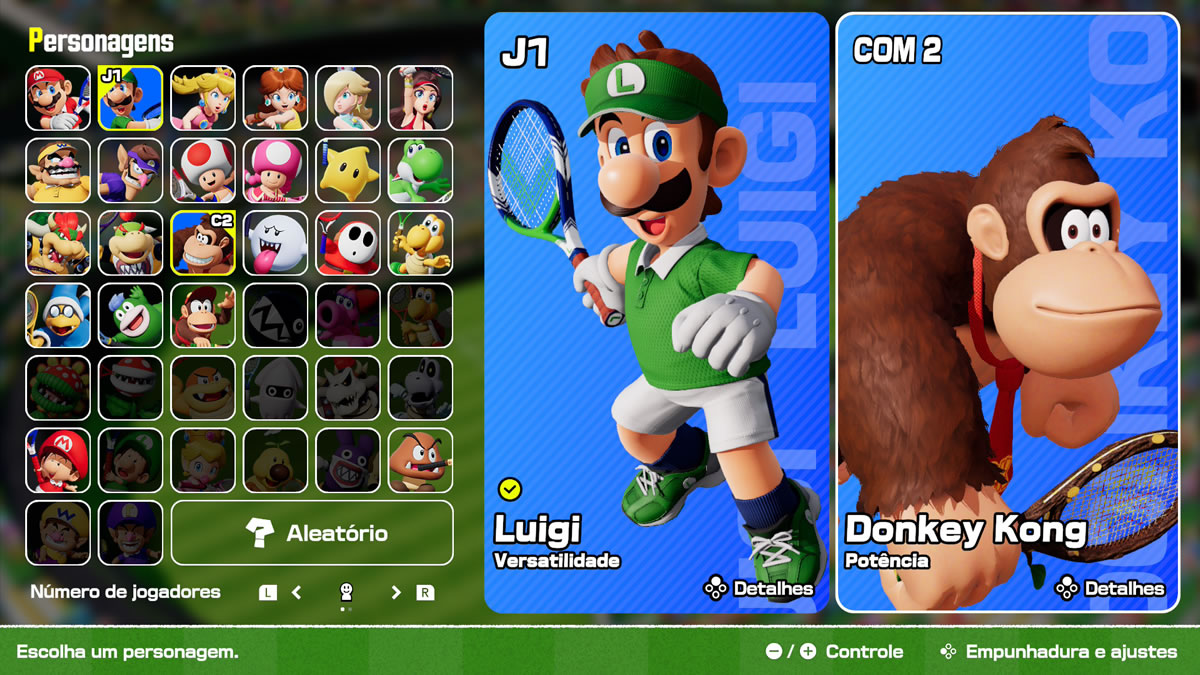The height and width of the screenshot is (675, 1200).
Task: Pick Shy Guy character tile
Action: pos(348,243)
